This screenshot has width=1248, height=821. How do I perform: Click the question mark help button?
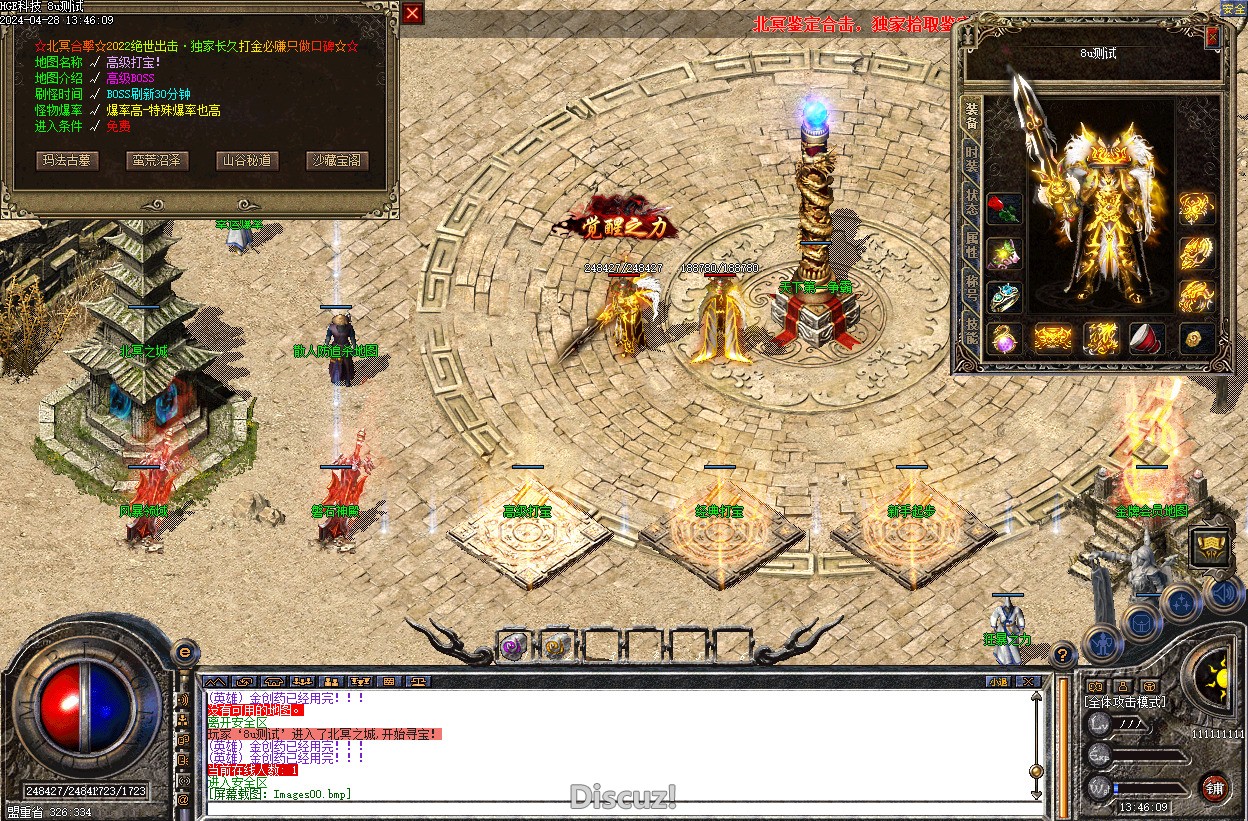point(1062,655)
